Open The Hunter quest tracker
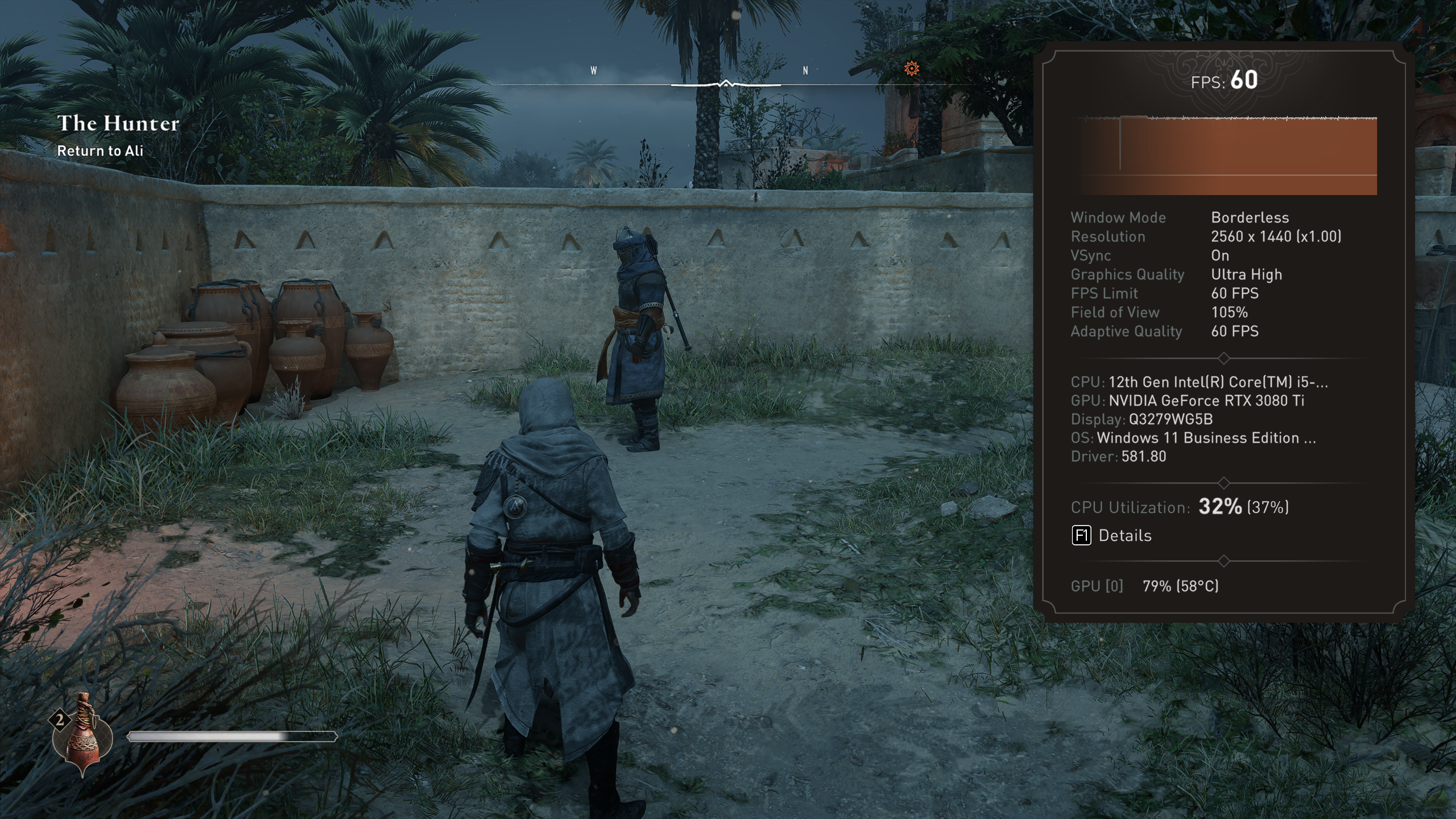 pyautogui.click(x=118, y=123)
